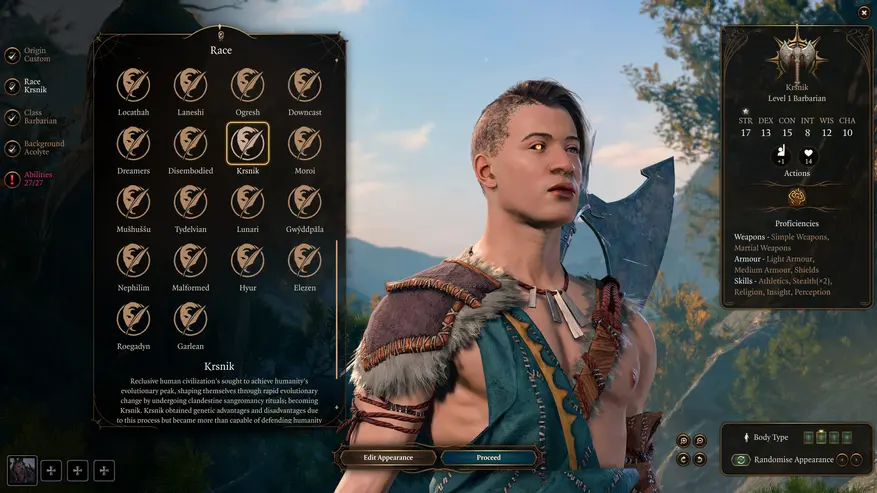Proceed to the next step
Screen dimensions: 877x493
[488, 458]
